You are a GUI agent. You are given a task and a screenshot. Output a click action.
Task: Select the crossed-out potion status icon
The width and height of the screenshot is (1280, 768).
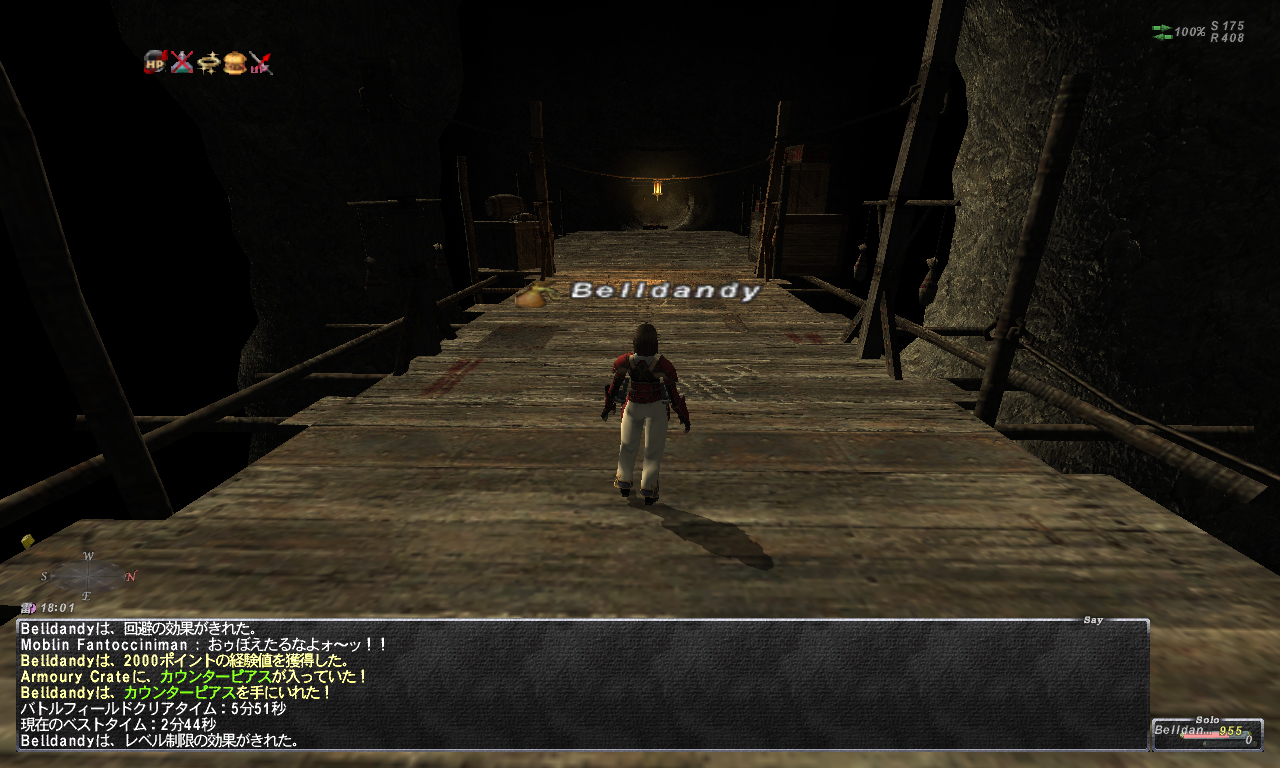[x=182, y=63]
